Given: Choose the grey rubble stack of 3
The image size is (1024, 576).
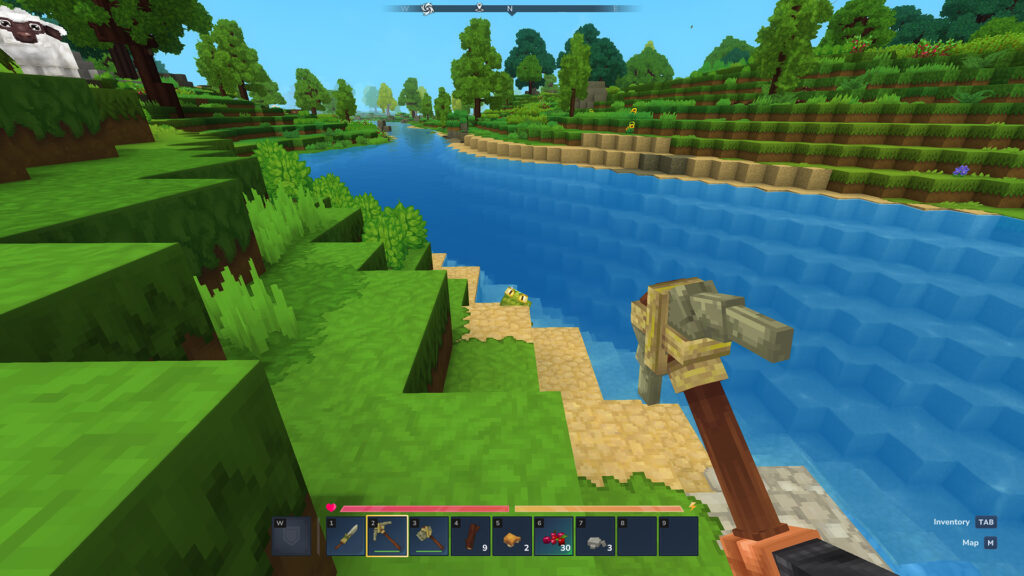Looking at the screenshot, I should pyautogui.click(x=595, y=536).
